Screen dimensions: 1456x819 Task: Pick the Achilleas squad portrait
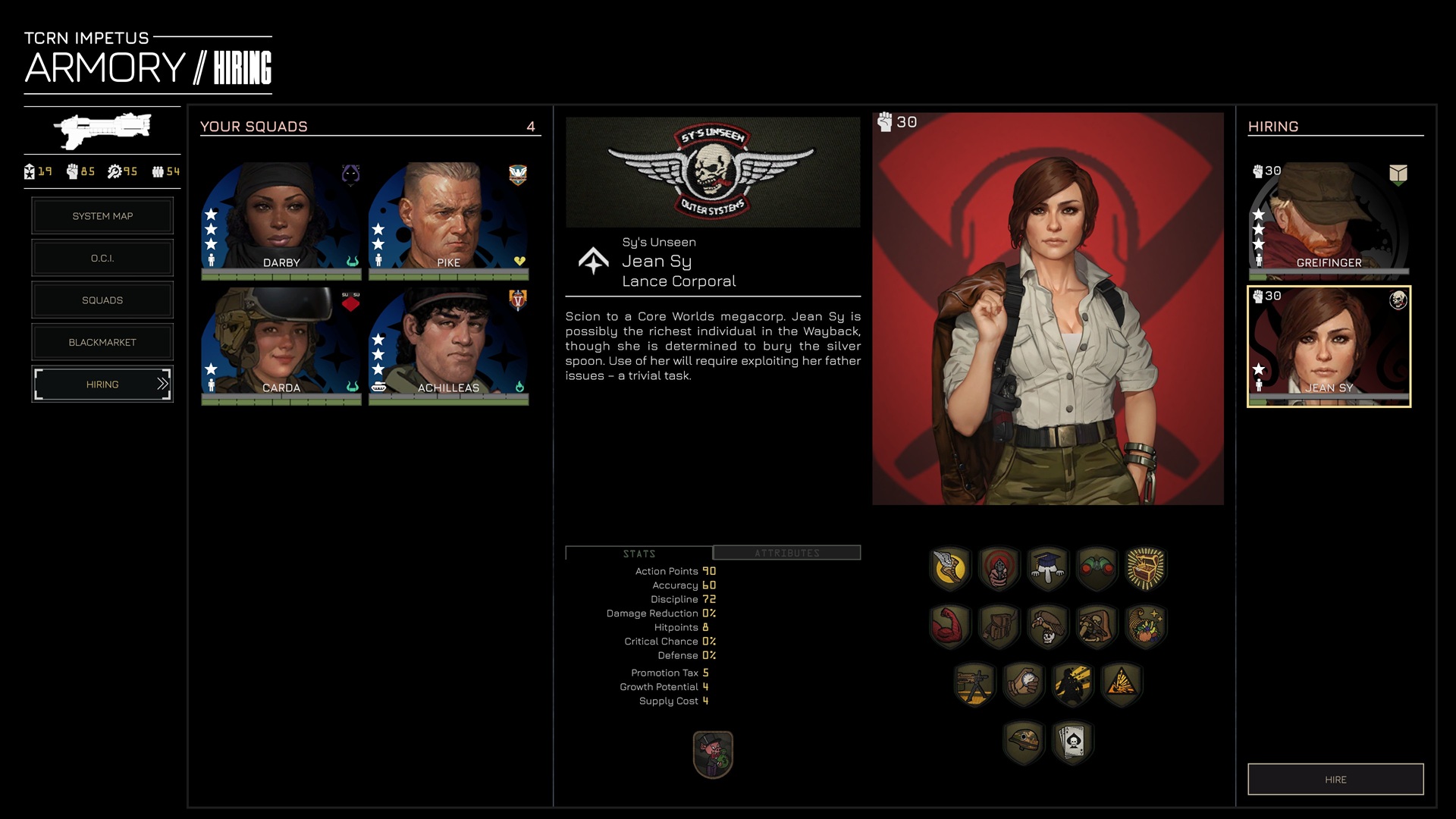pos(448,343)
